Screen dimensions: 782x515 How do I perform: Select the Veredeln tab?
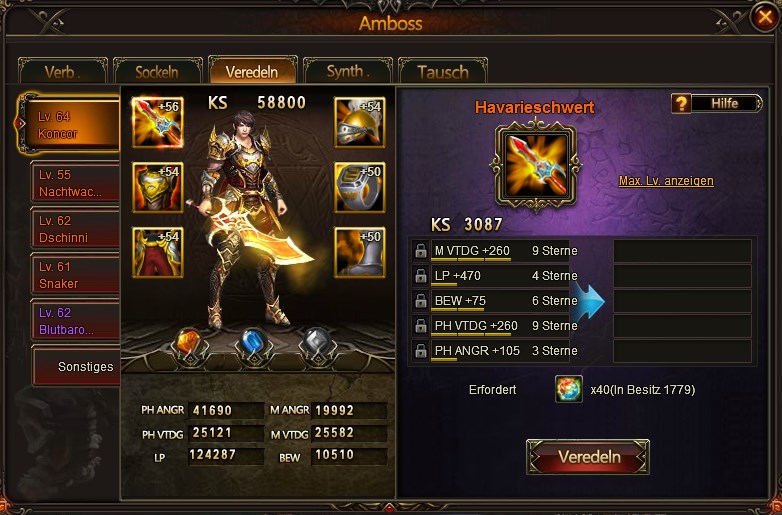252,71
